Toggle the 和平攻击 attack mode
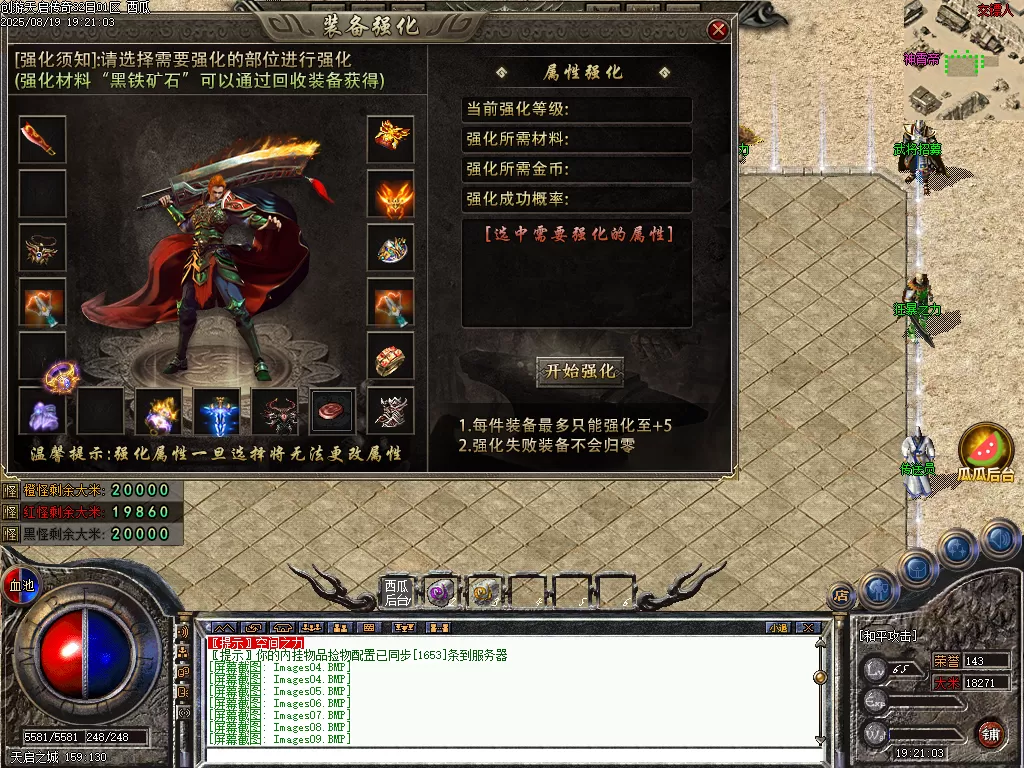This screenshot has height=768, width=1024. (888, 635)
